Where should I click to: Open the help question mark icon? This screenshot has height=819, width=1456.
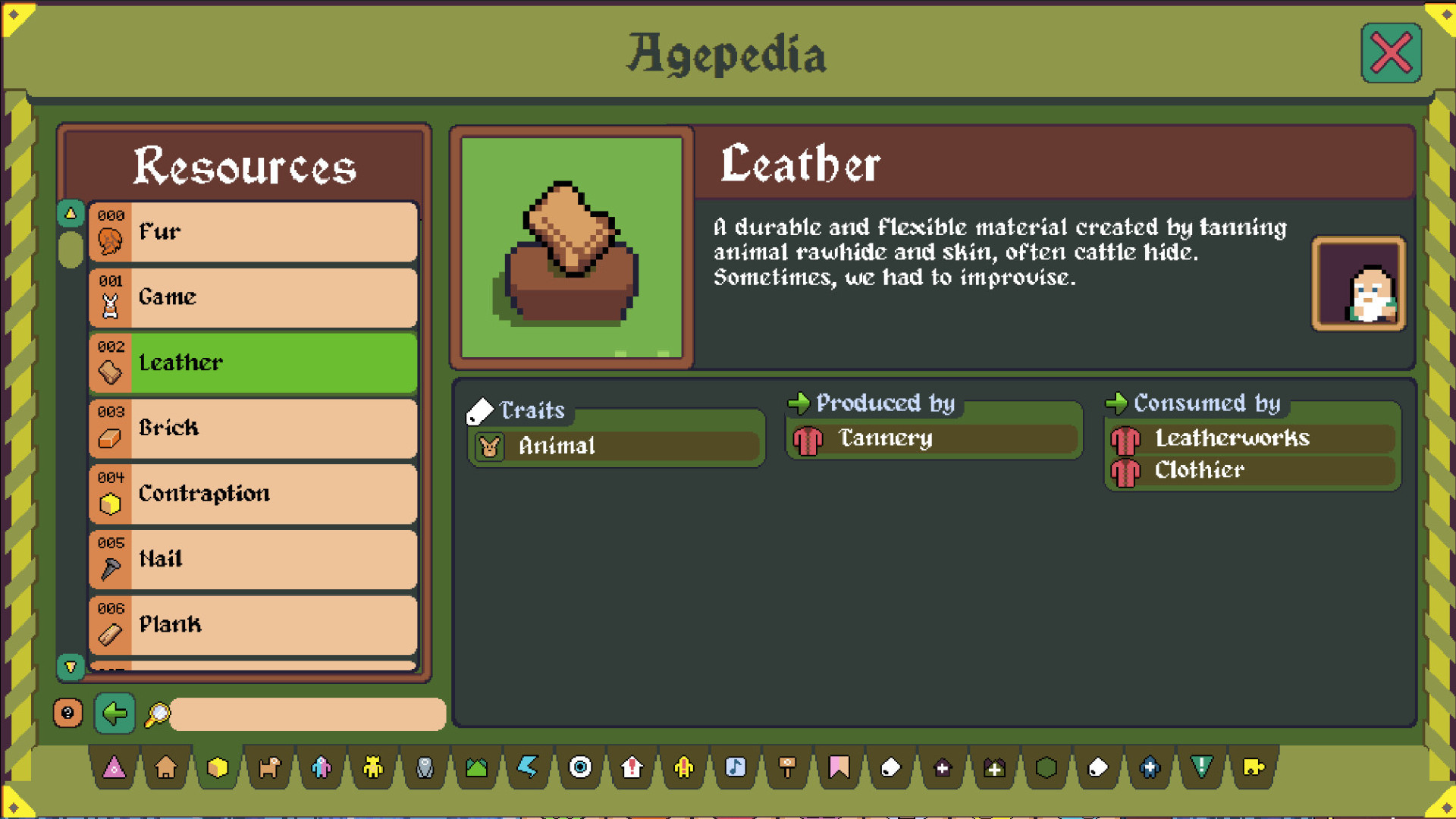(x=68, y=713)
